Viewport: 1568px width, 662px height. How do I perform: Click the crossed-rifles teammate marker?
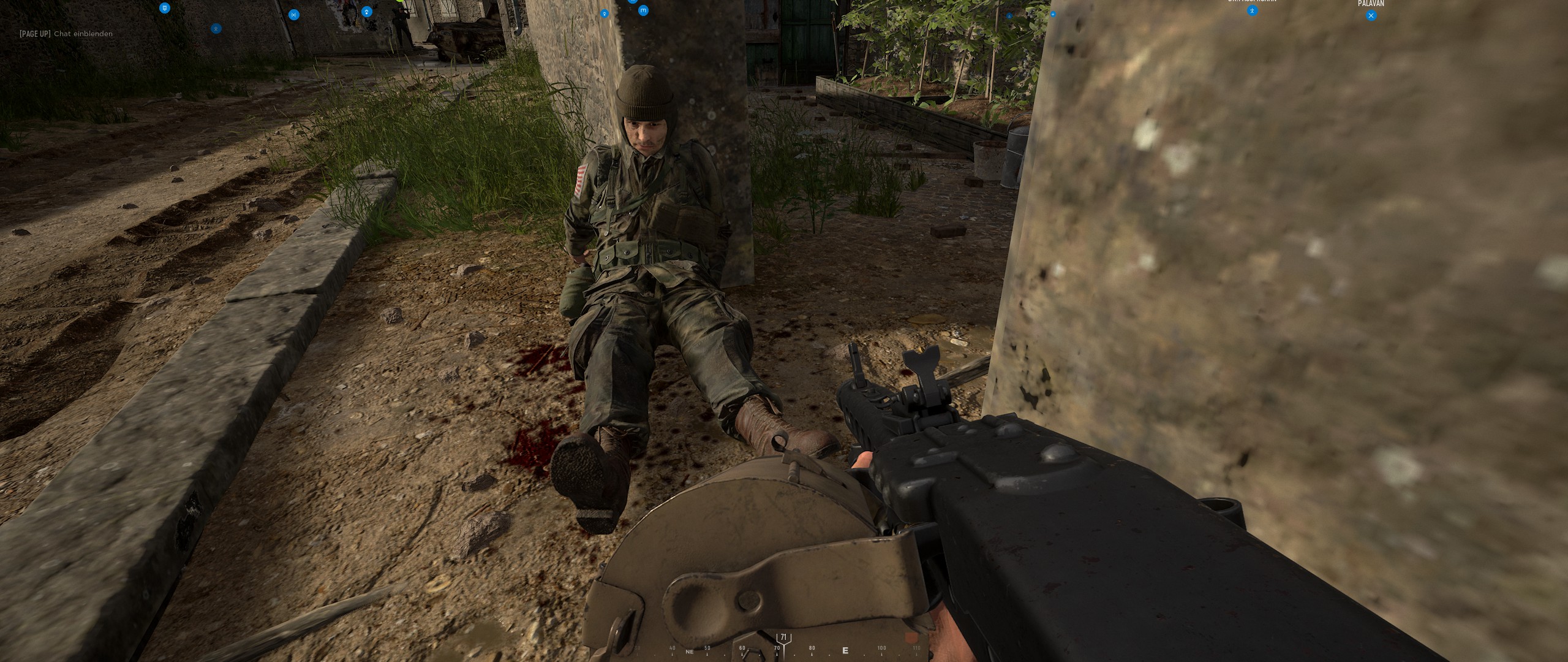coord(294,15)
